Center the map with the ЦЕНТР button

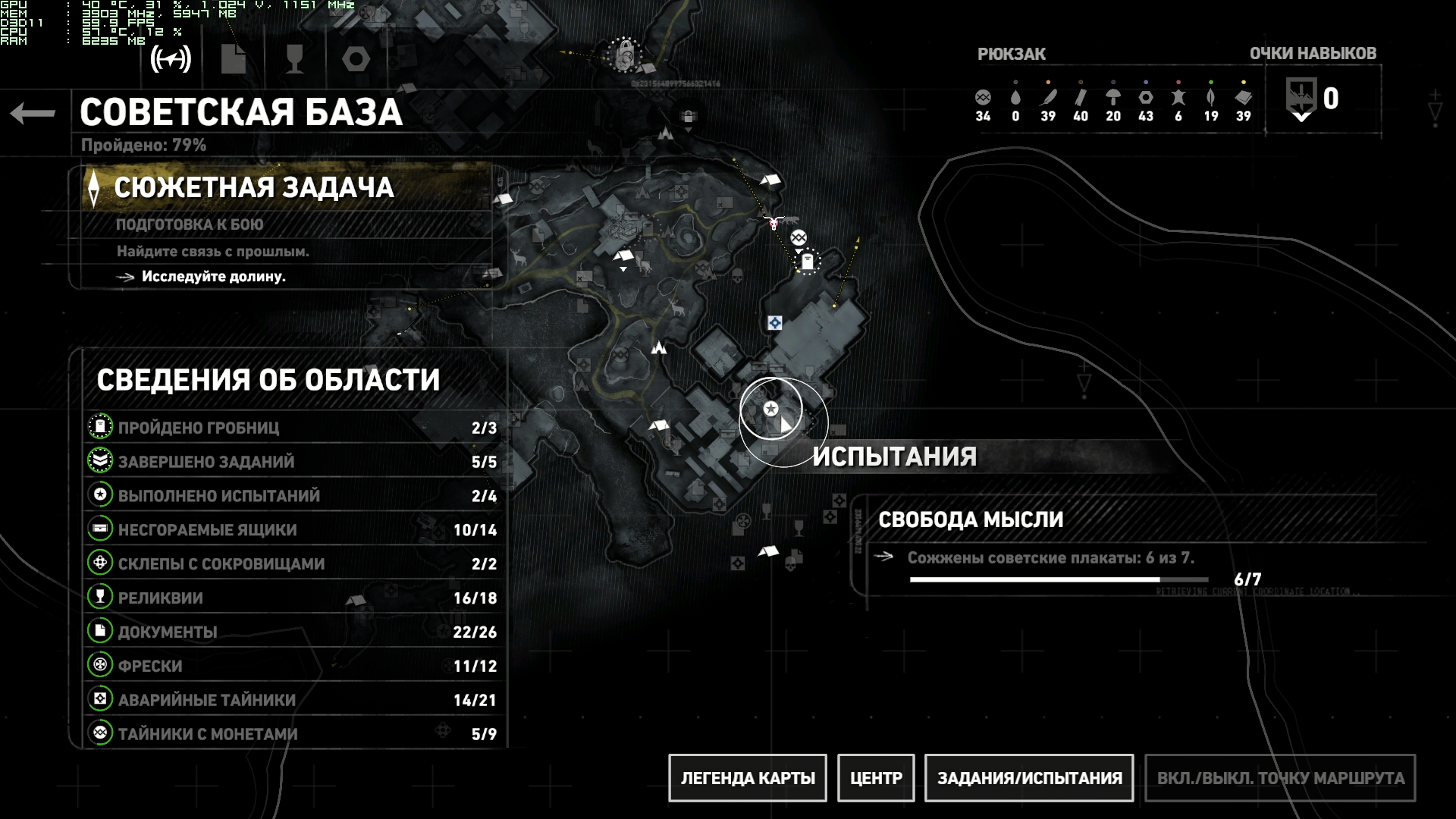click(876, 778)
